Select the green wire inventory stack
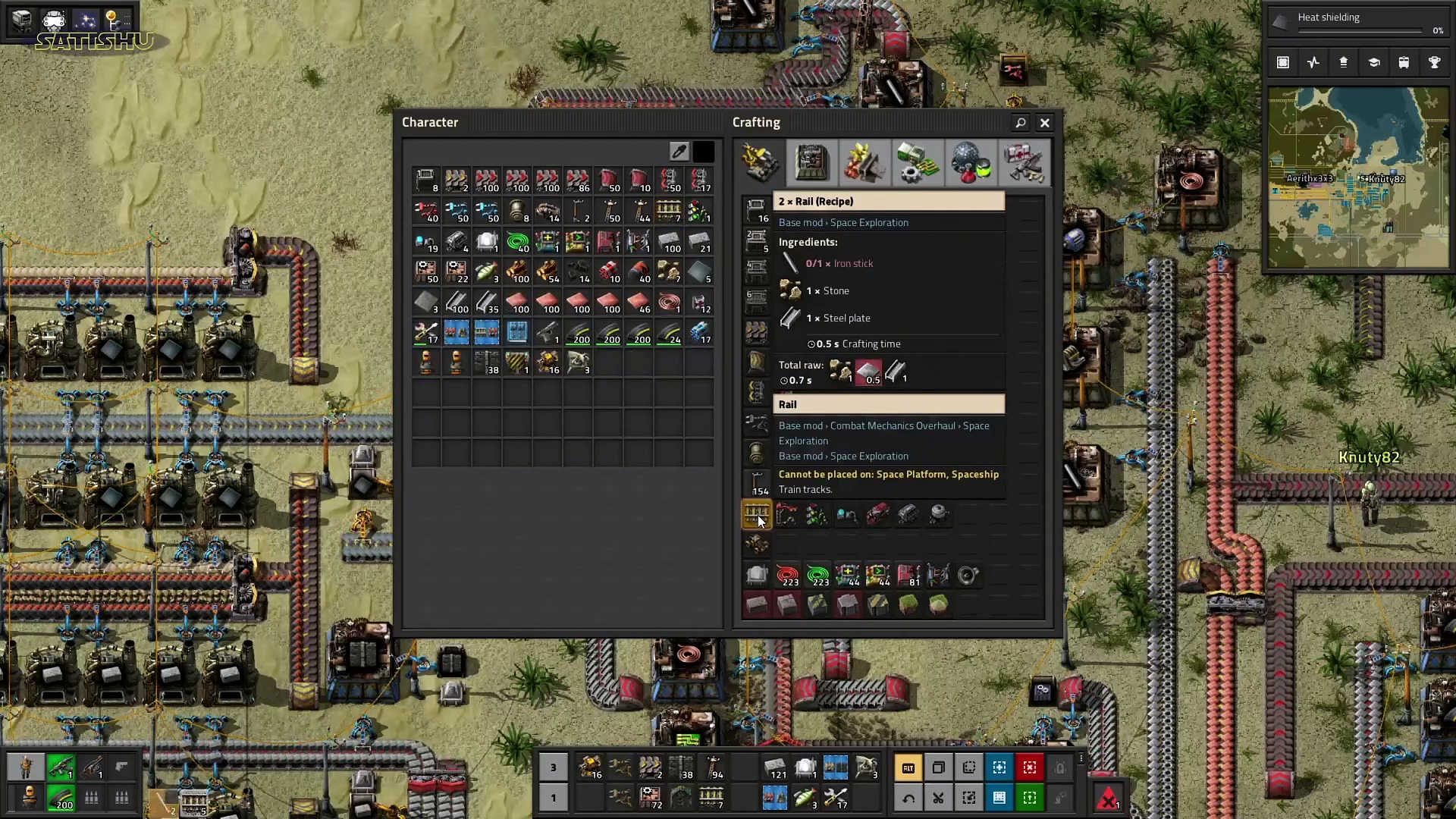 click(517, 243)
